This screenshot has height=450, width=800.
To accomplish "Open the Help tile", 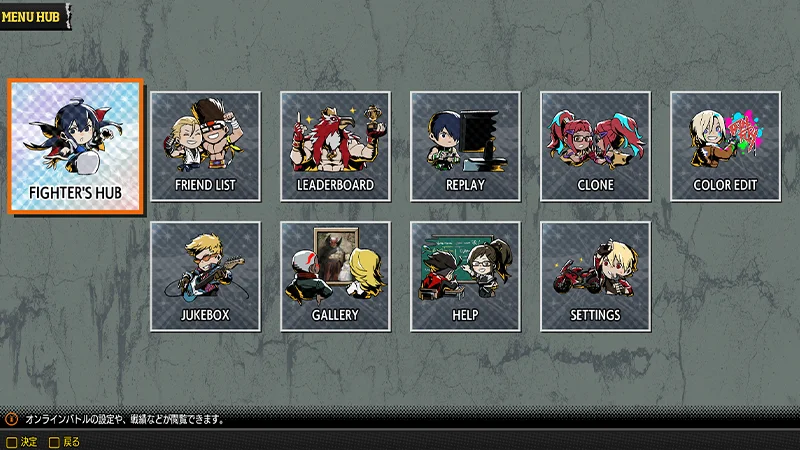I will [465, 276].
